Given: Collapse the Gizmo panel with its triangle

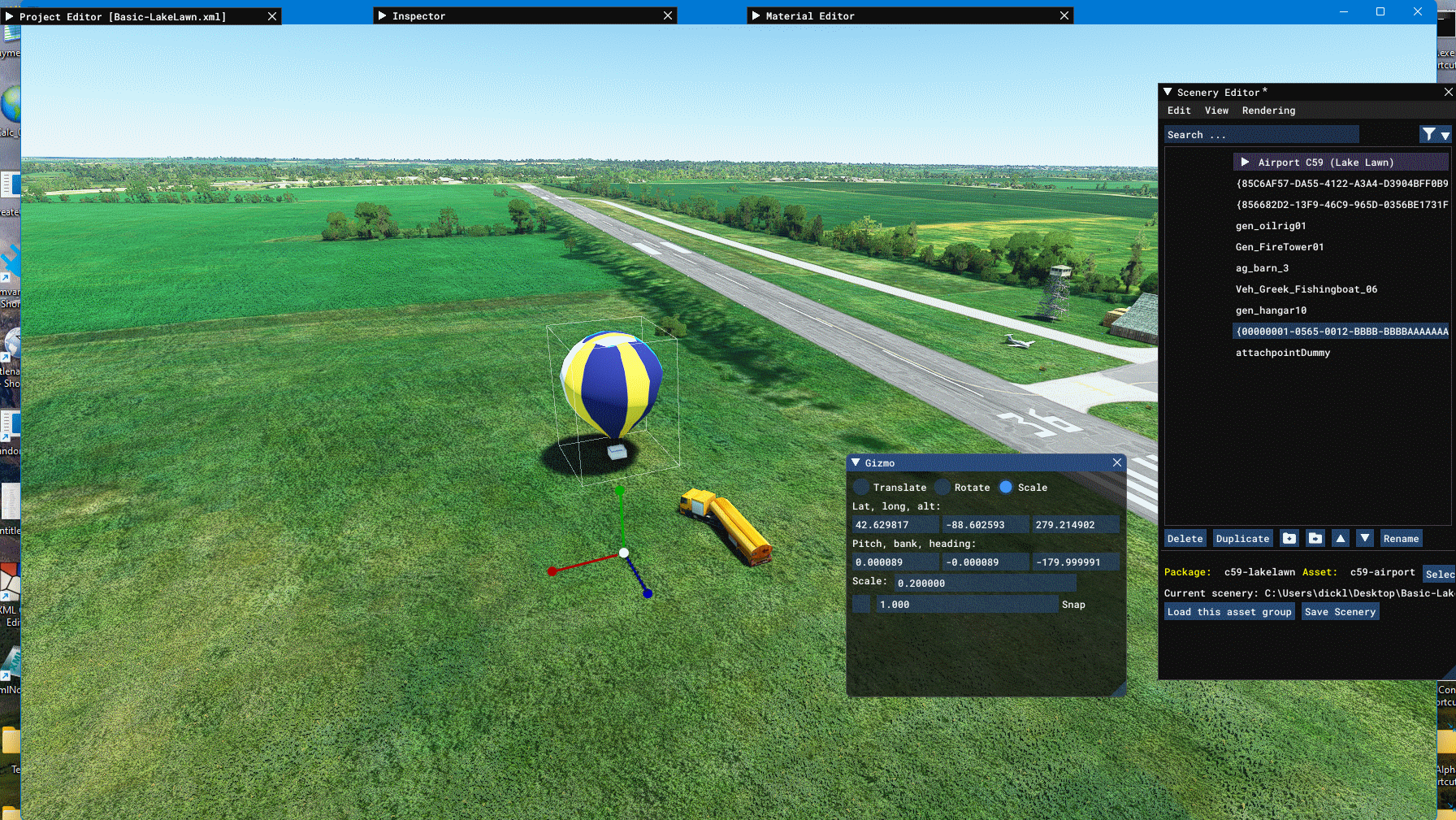Looking at the screenshot, I should [855, 462].
